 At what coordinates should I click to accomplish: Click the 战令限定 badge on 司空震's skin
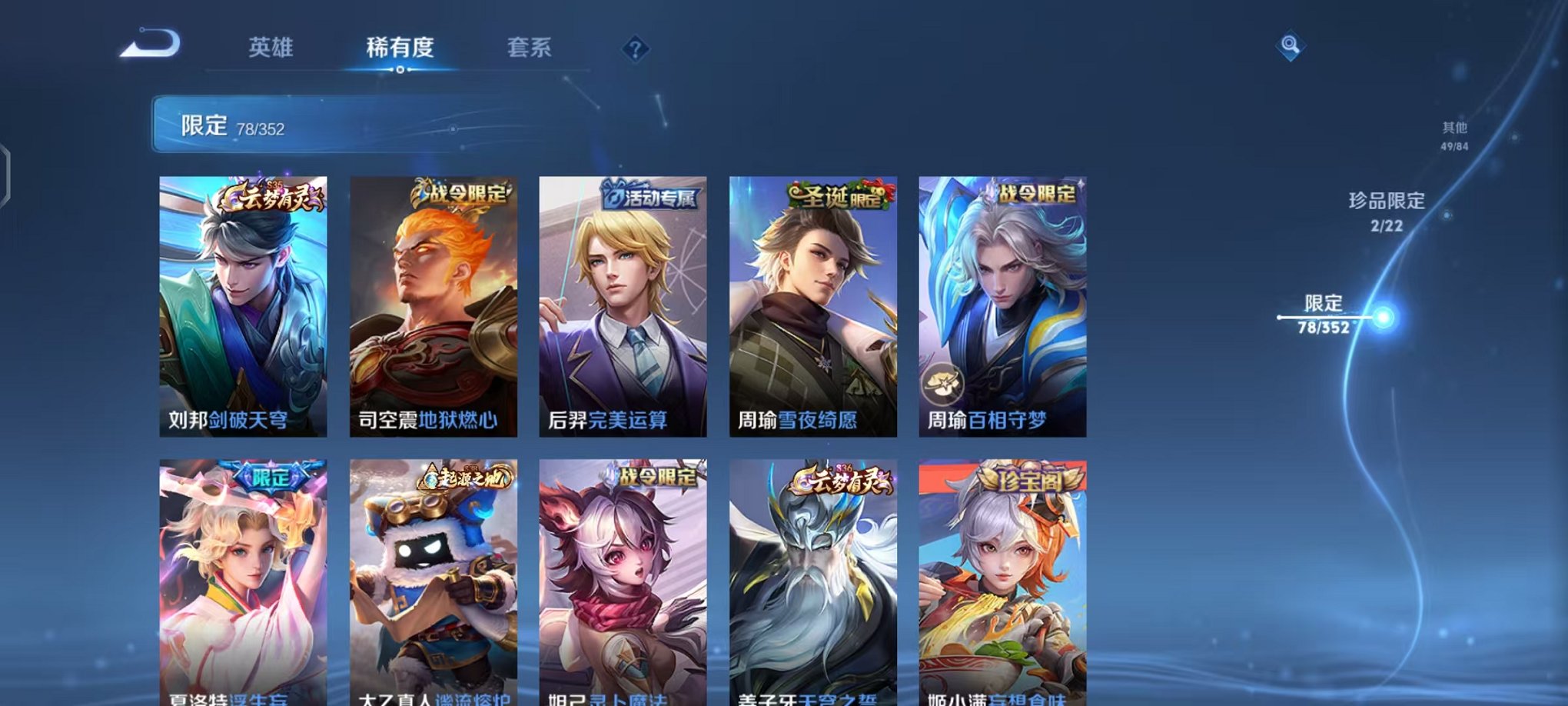pyautogui.click(x=461, y=196)
